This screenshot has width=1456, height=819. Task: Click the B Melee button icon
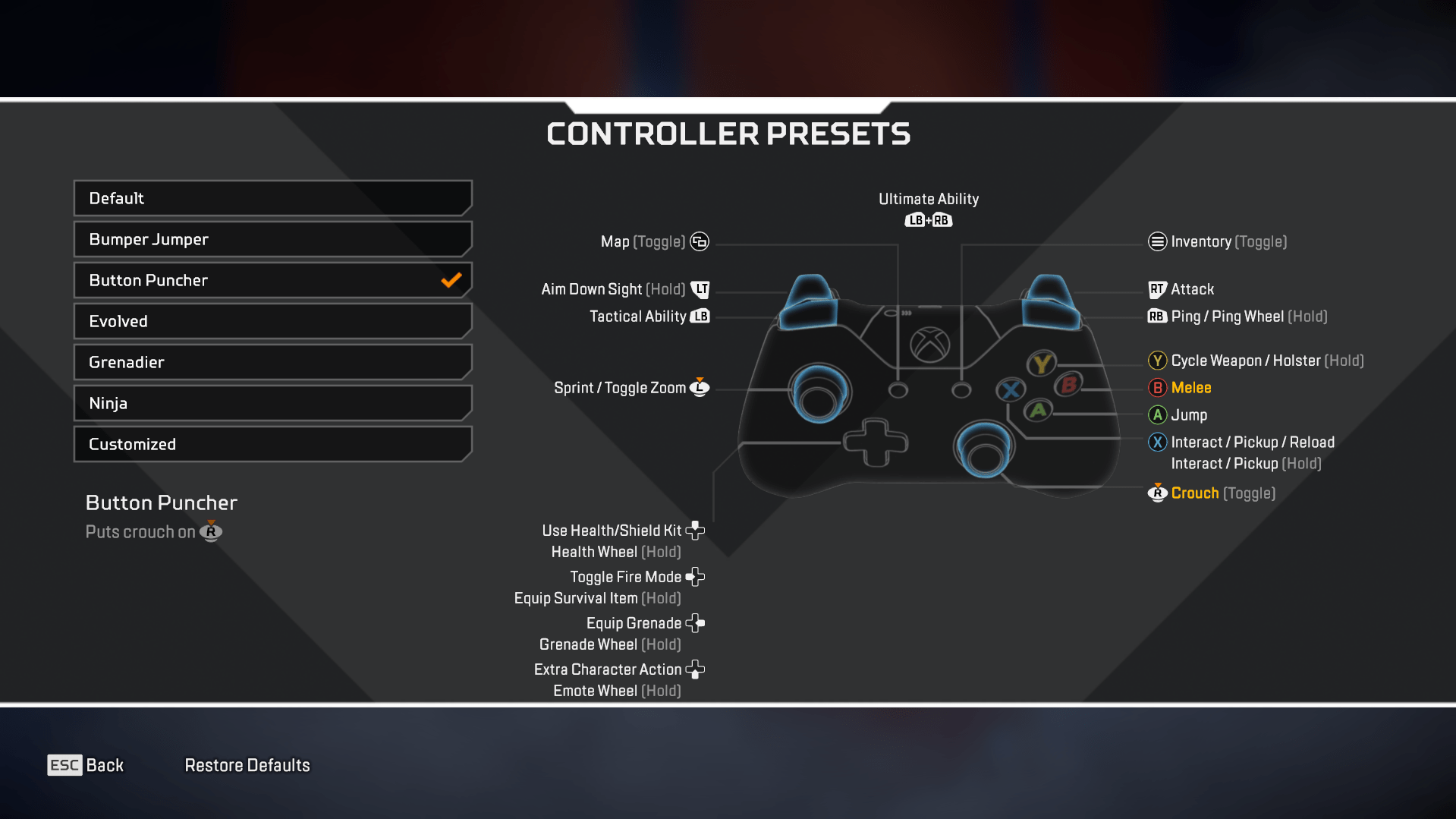[x=1156, y=388]
